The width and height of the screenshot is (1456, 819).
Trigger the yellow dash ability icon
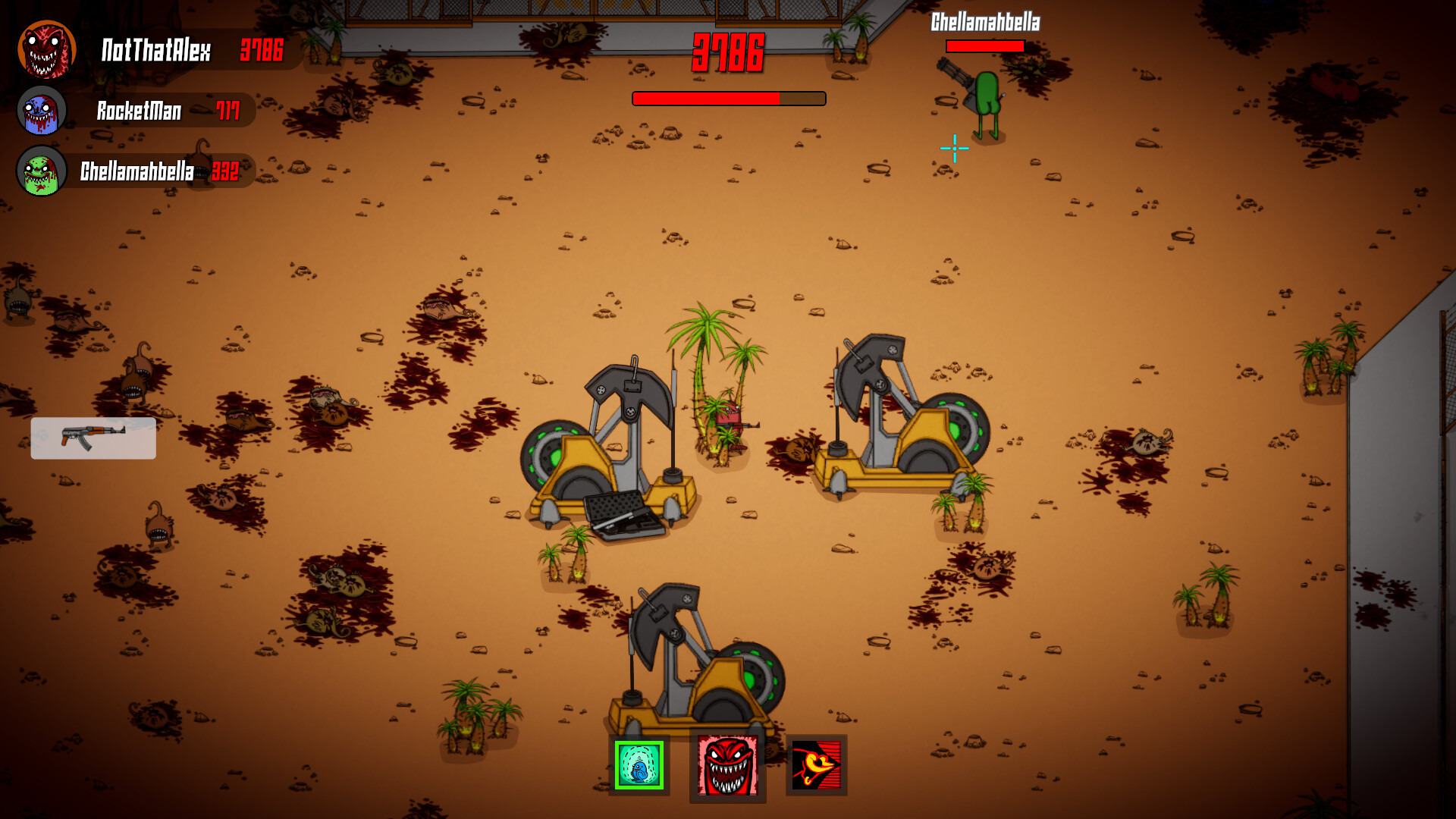click(815, 766)
